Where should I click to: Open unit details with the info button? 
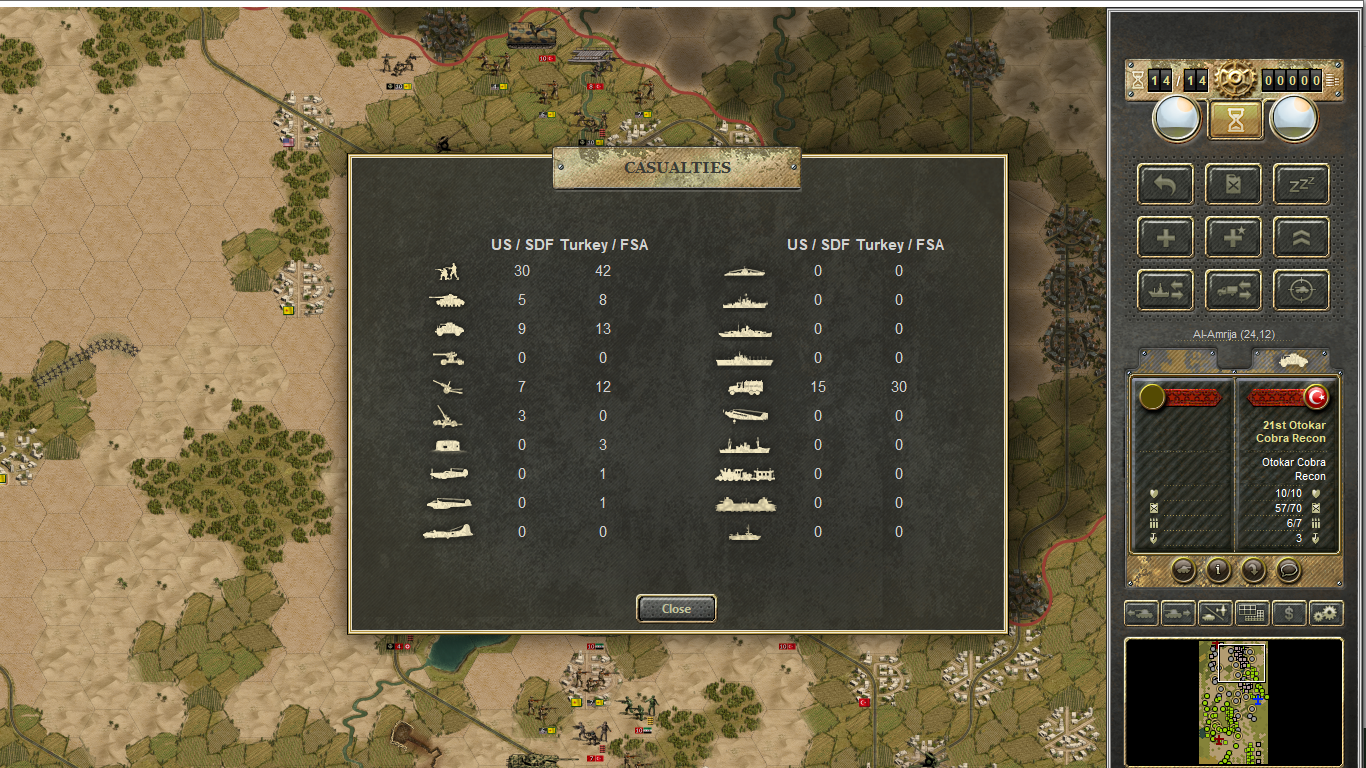[x=1218, y=570]
